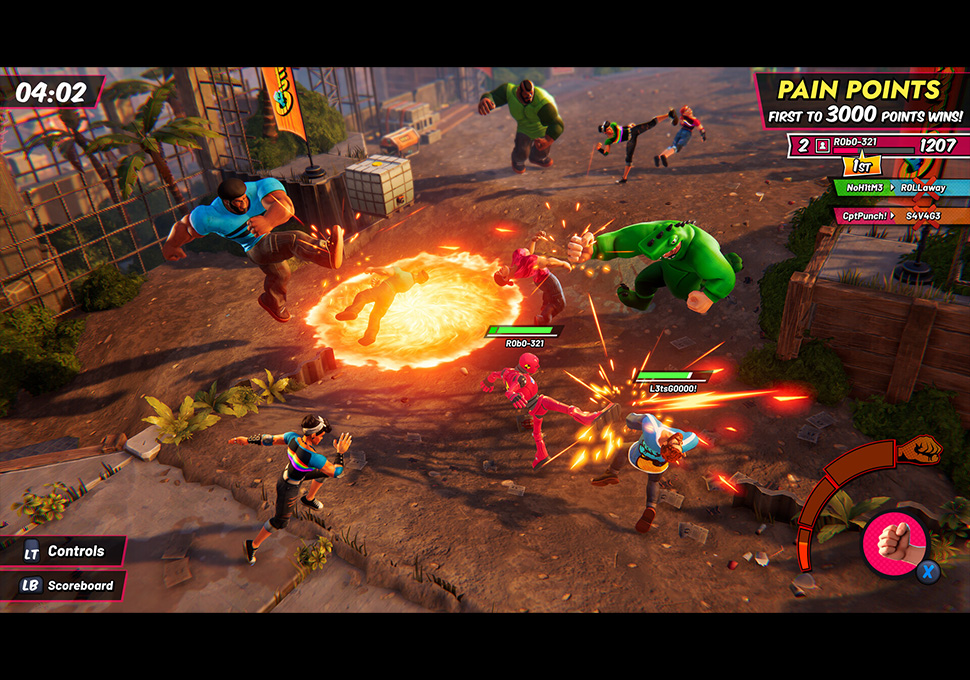Viewport: 970px width, 680px height.
Task: Open the Controls panel
Action: [x=63, y=551]
